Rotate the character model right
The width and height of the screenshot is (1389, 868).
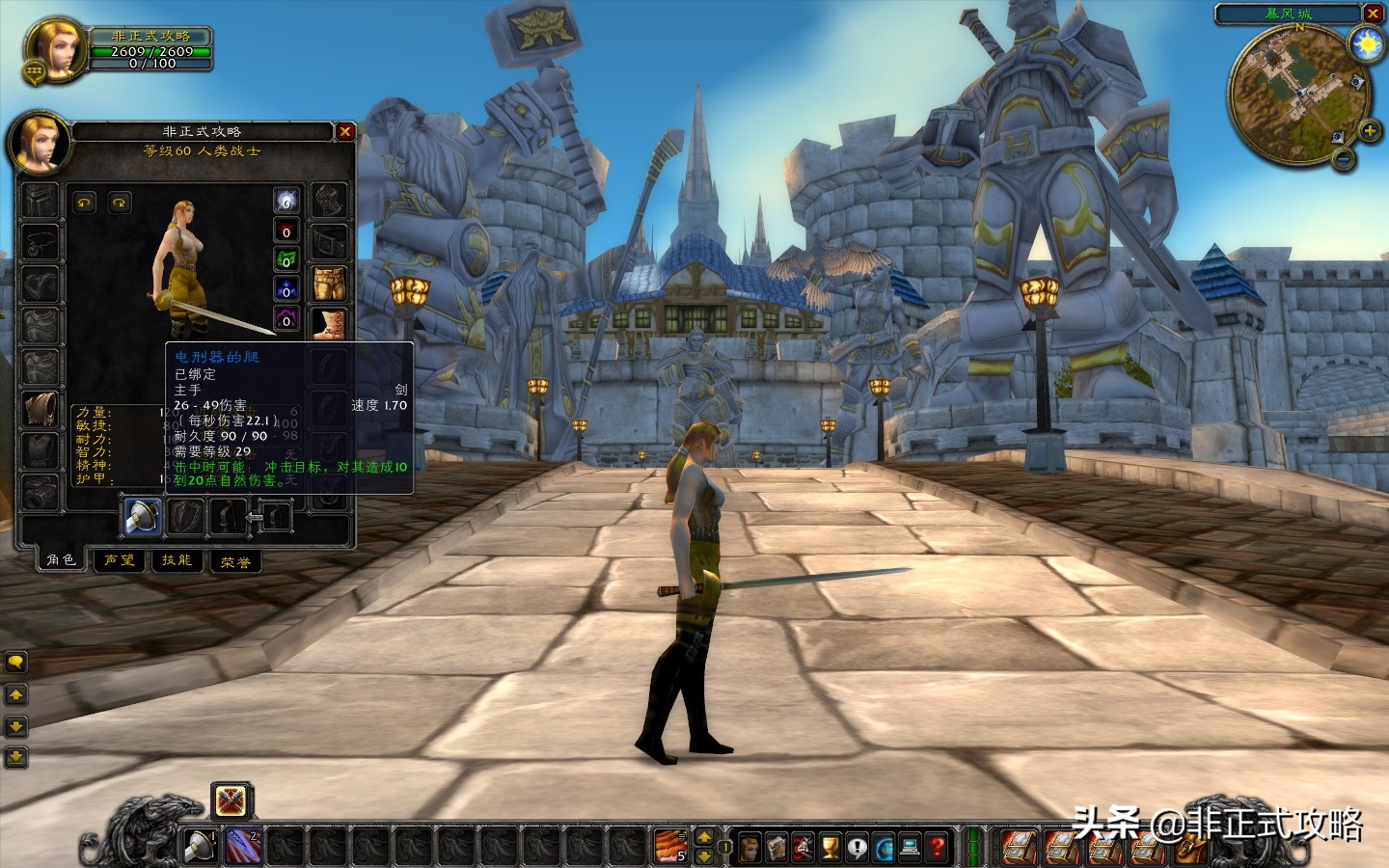120,203
